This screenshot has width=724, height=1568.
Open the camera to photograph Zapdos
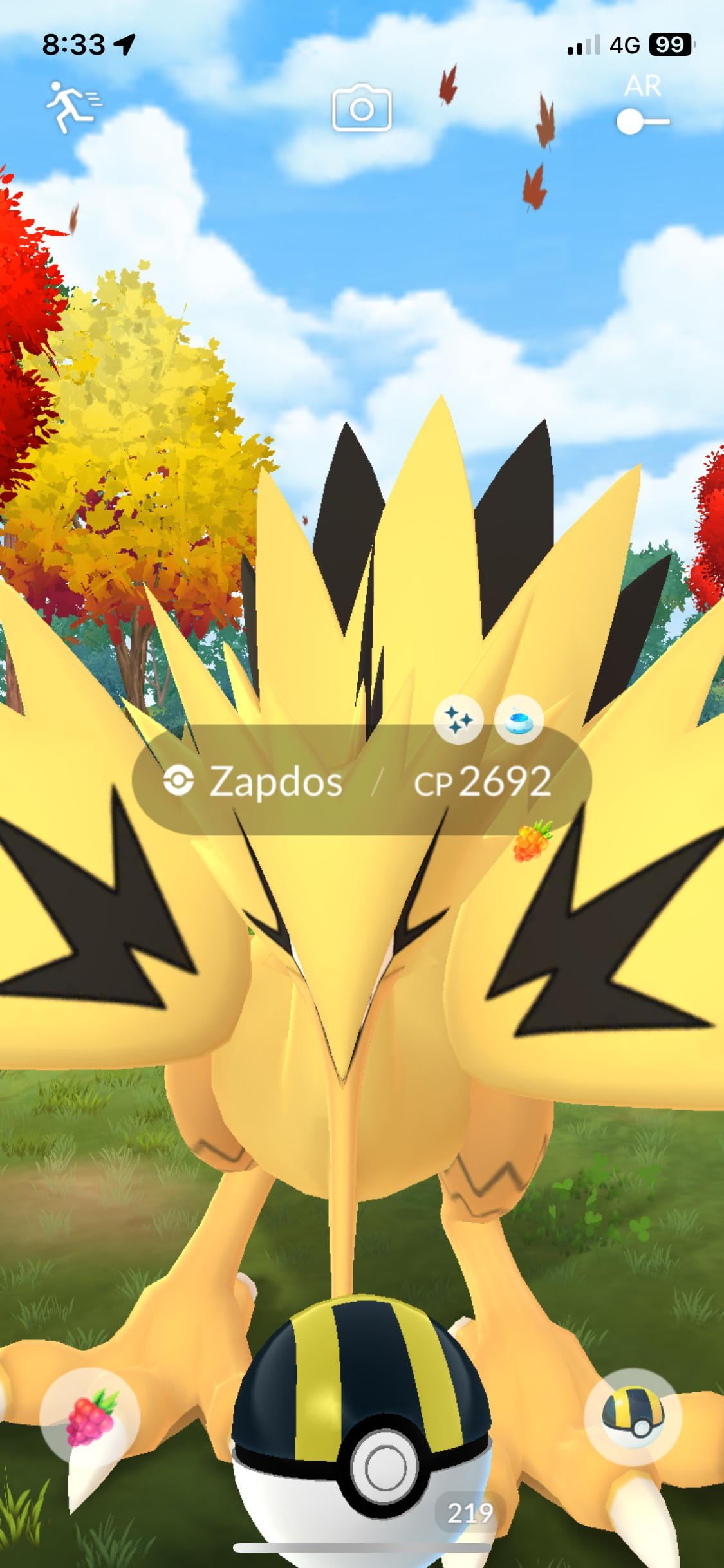click(362, 108)
